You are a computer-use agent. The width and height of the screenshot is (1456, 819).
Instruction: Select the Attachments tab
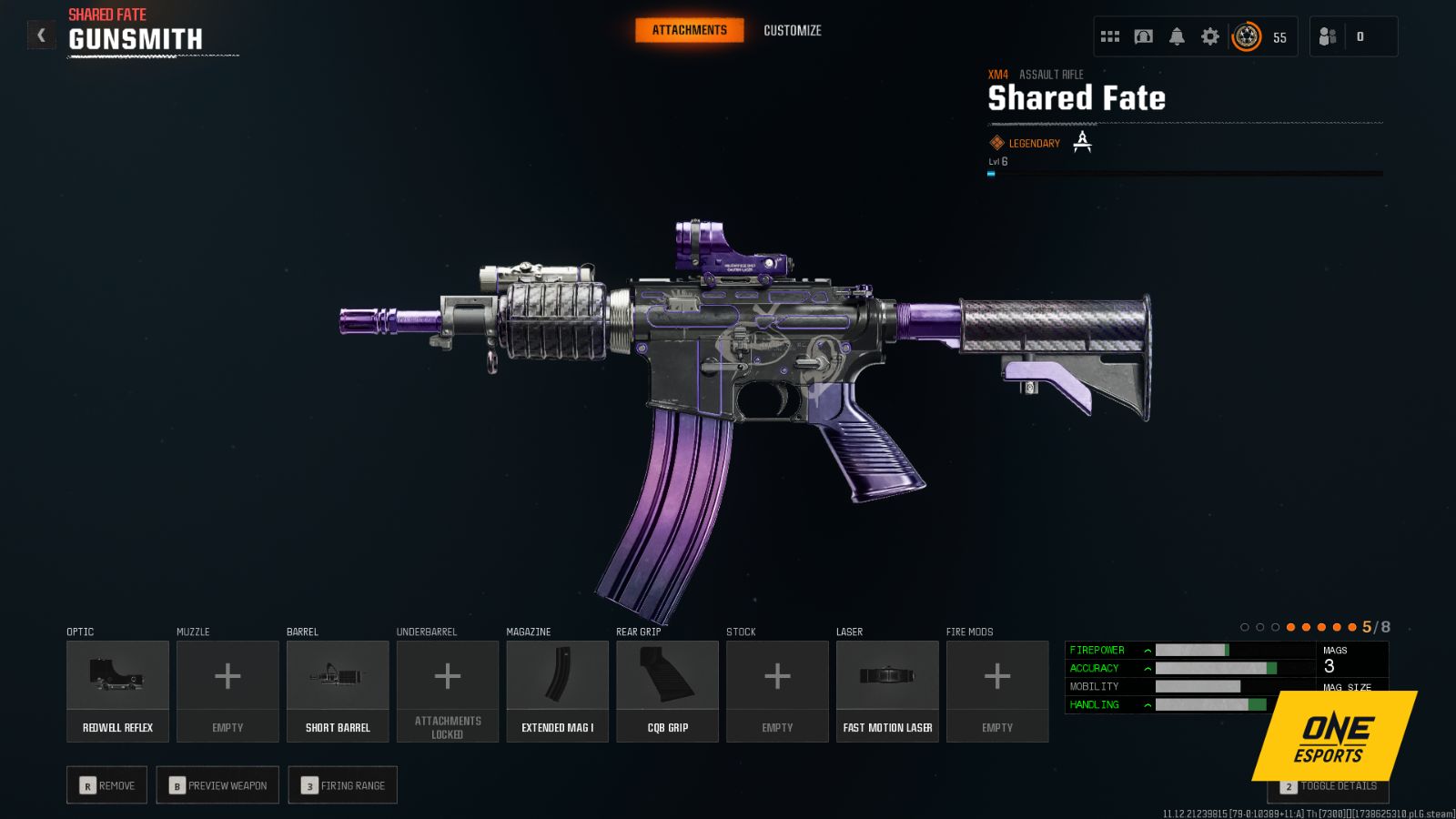pyautogui.click(x=689, y=29)
